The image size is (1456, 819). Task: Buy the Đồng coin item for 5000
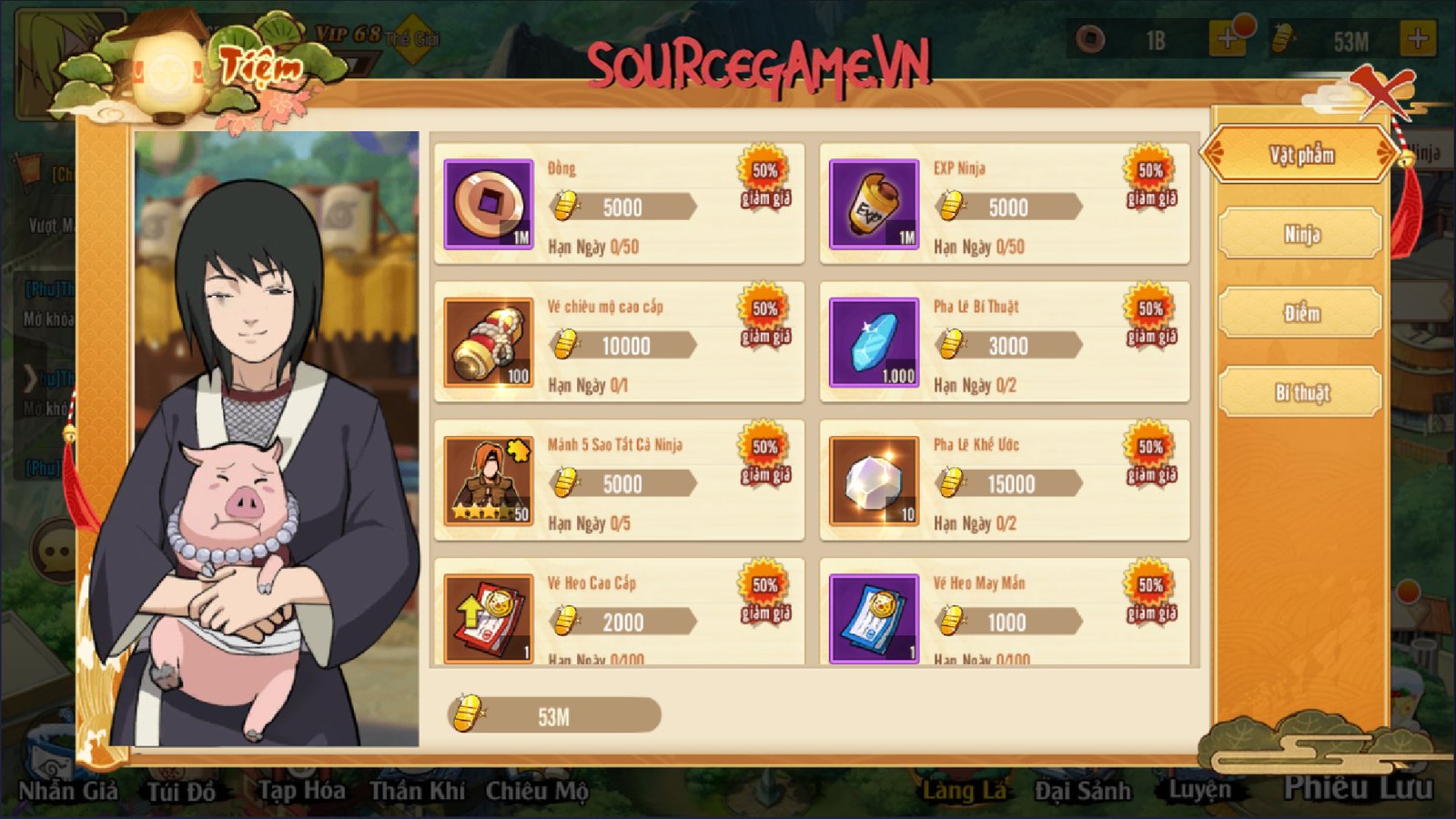[x=619, y=204]
